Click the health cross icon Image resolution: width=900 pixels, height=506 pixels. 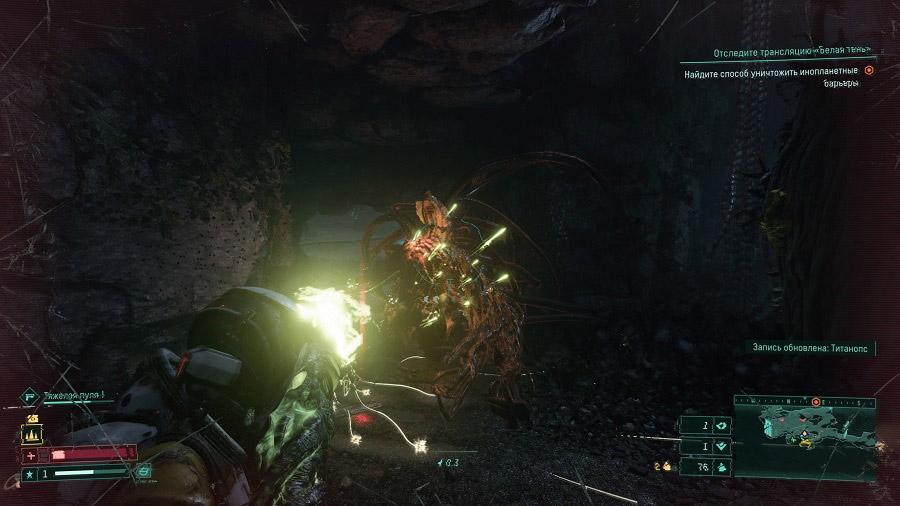tap(30, 454)
